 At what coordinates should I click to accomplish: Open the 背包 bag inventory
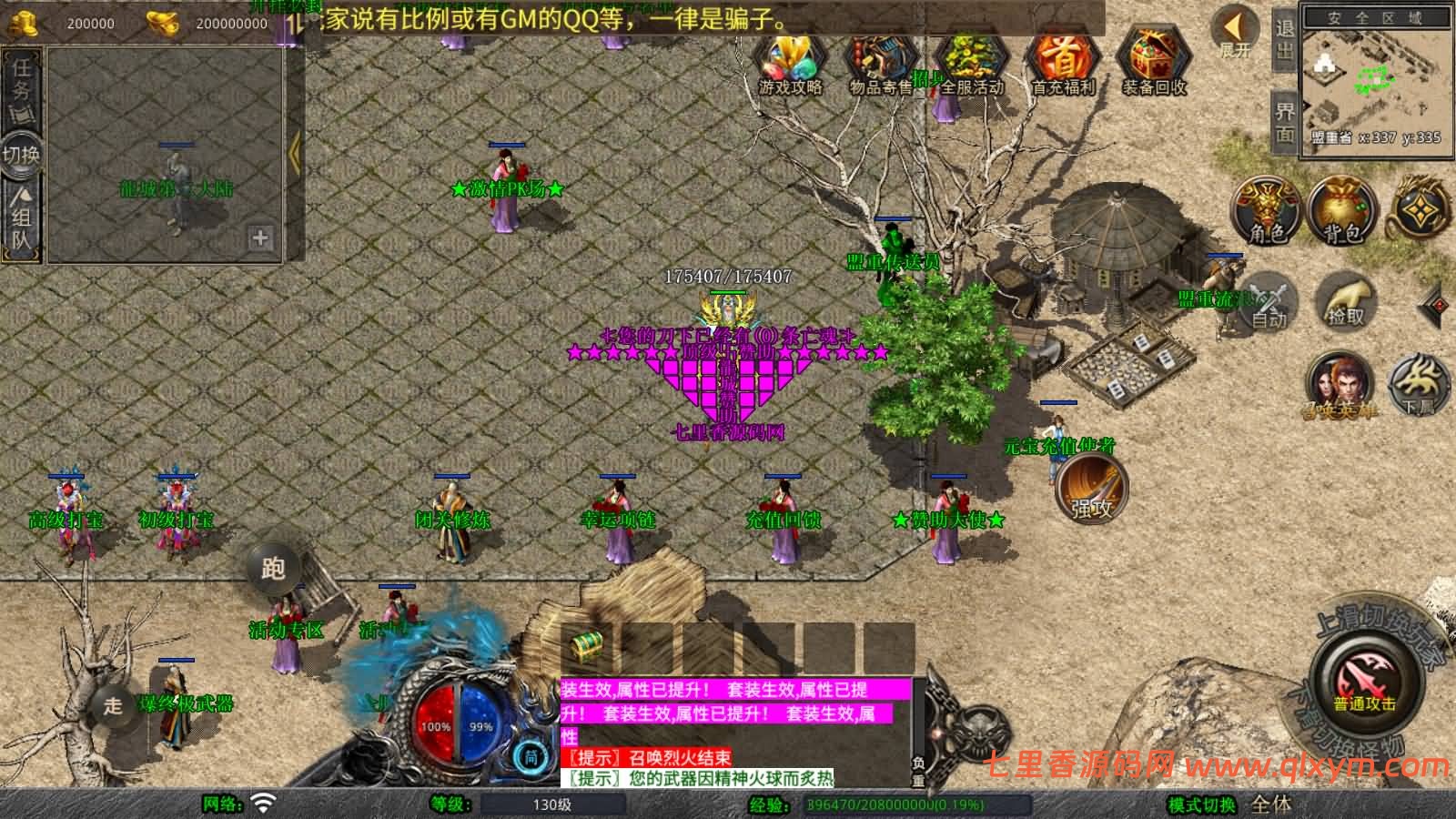pos(1342,210)
